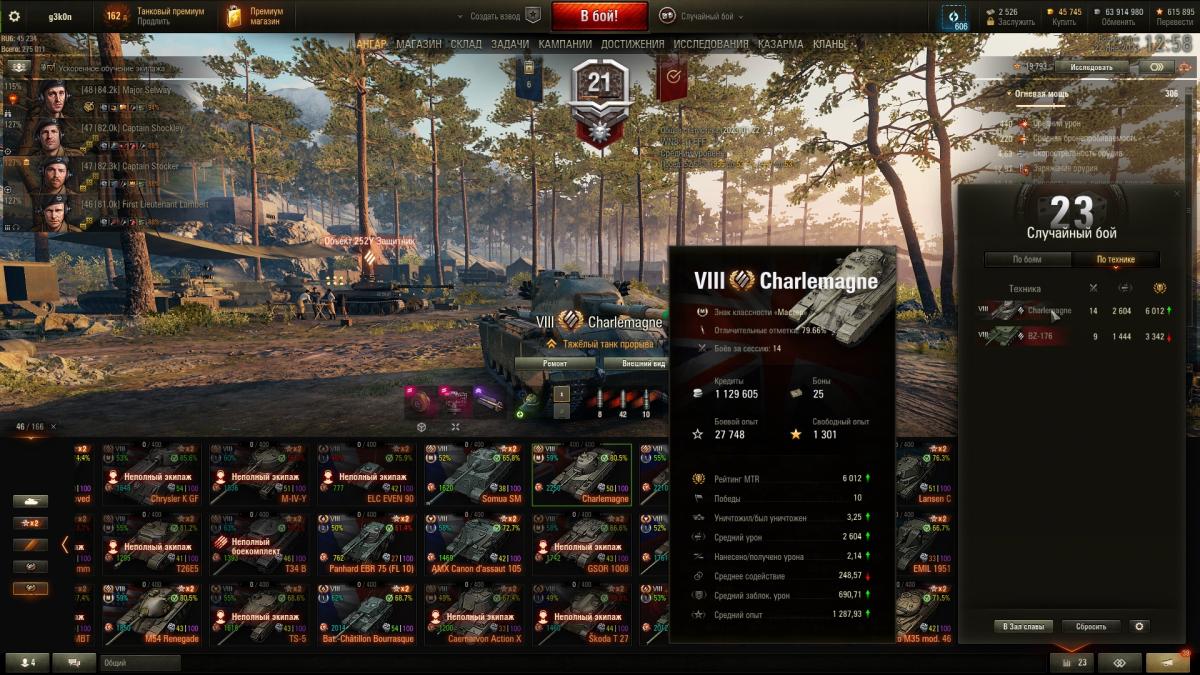
Task: Open the Магазин menu tab
Action: [x=418, y=45]
